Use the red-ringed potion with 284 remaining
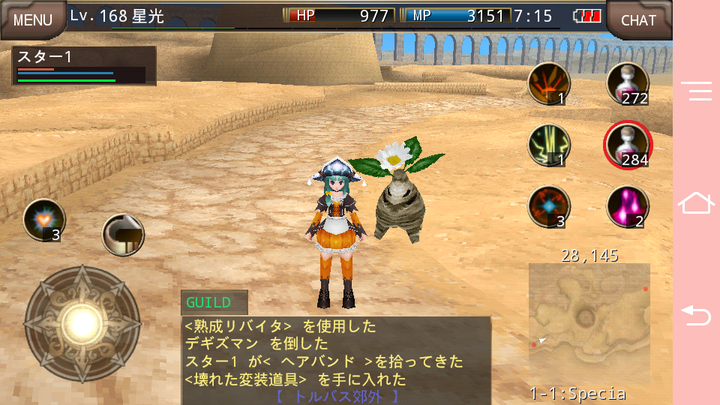The height and width of the screenshot is (405, 720). [627, 146]
